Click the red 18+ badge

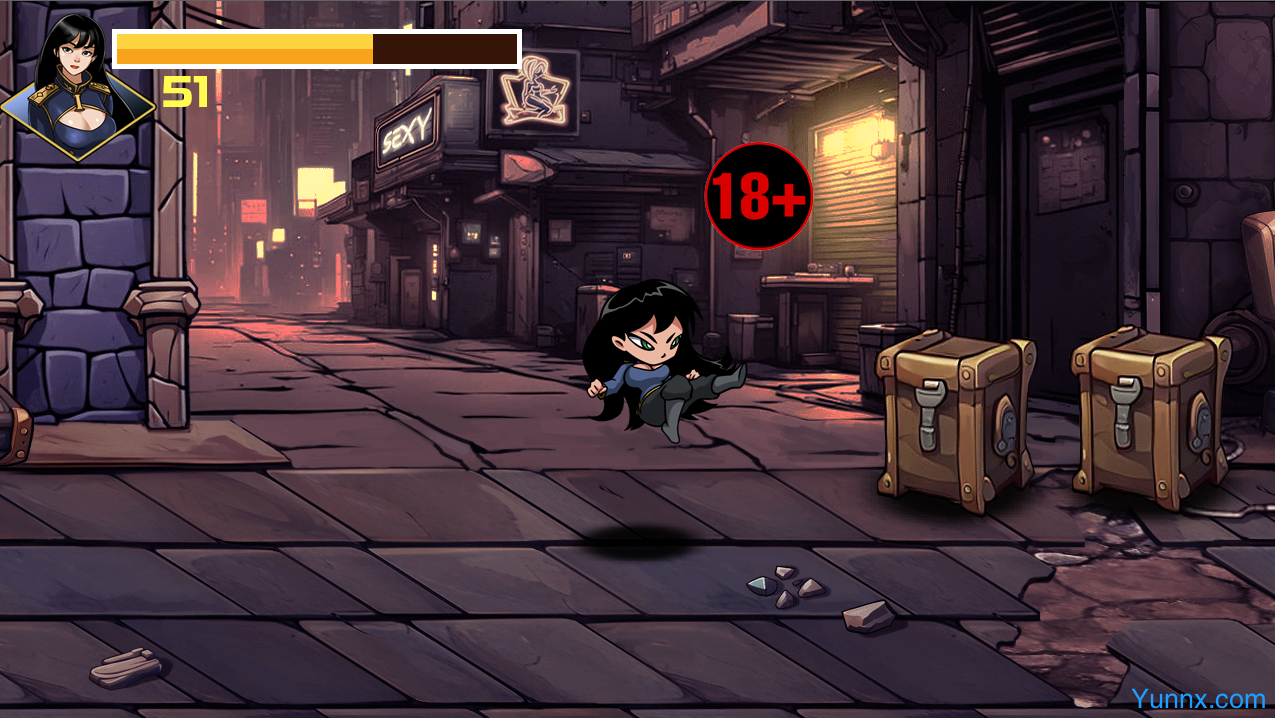[758, 197]
